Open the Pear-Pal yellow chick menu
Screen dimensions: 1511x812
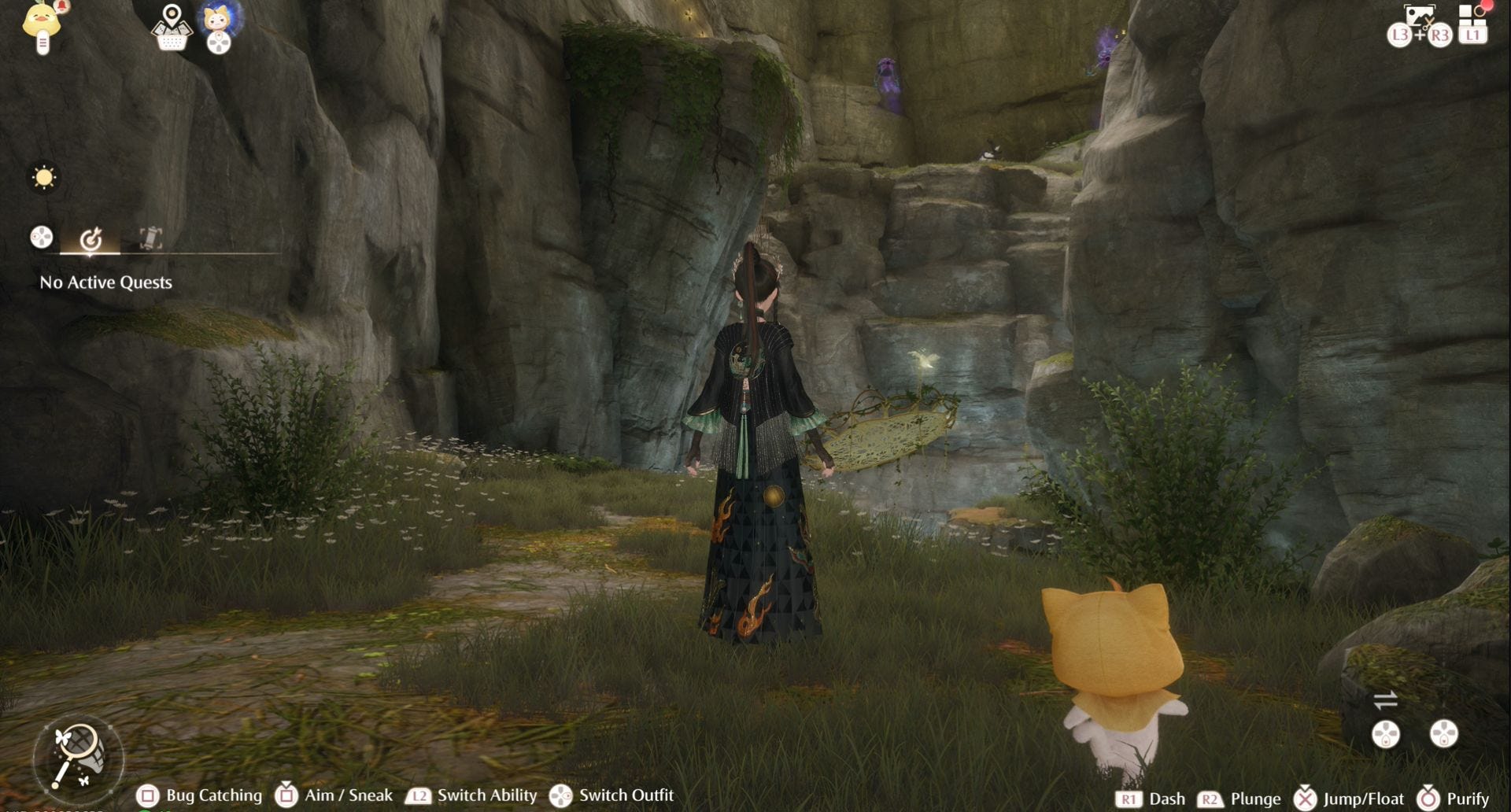tap(42, 24)
